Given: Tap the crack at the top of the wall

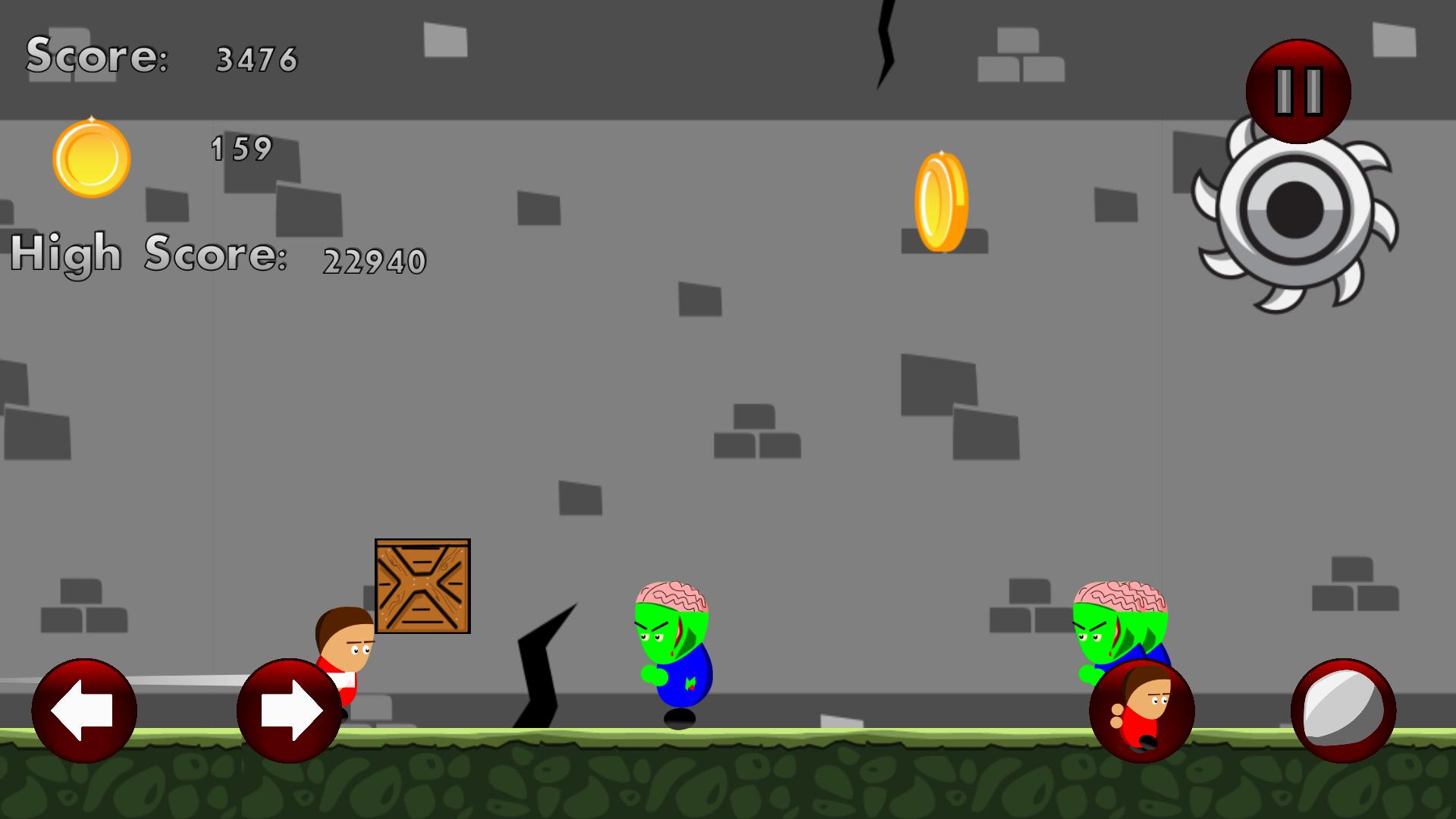Looking at the screenshot, I should (883, 45).
